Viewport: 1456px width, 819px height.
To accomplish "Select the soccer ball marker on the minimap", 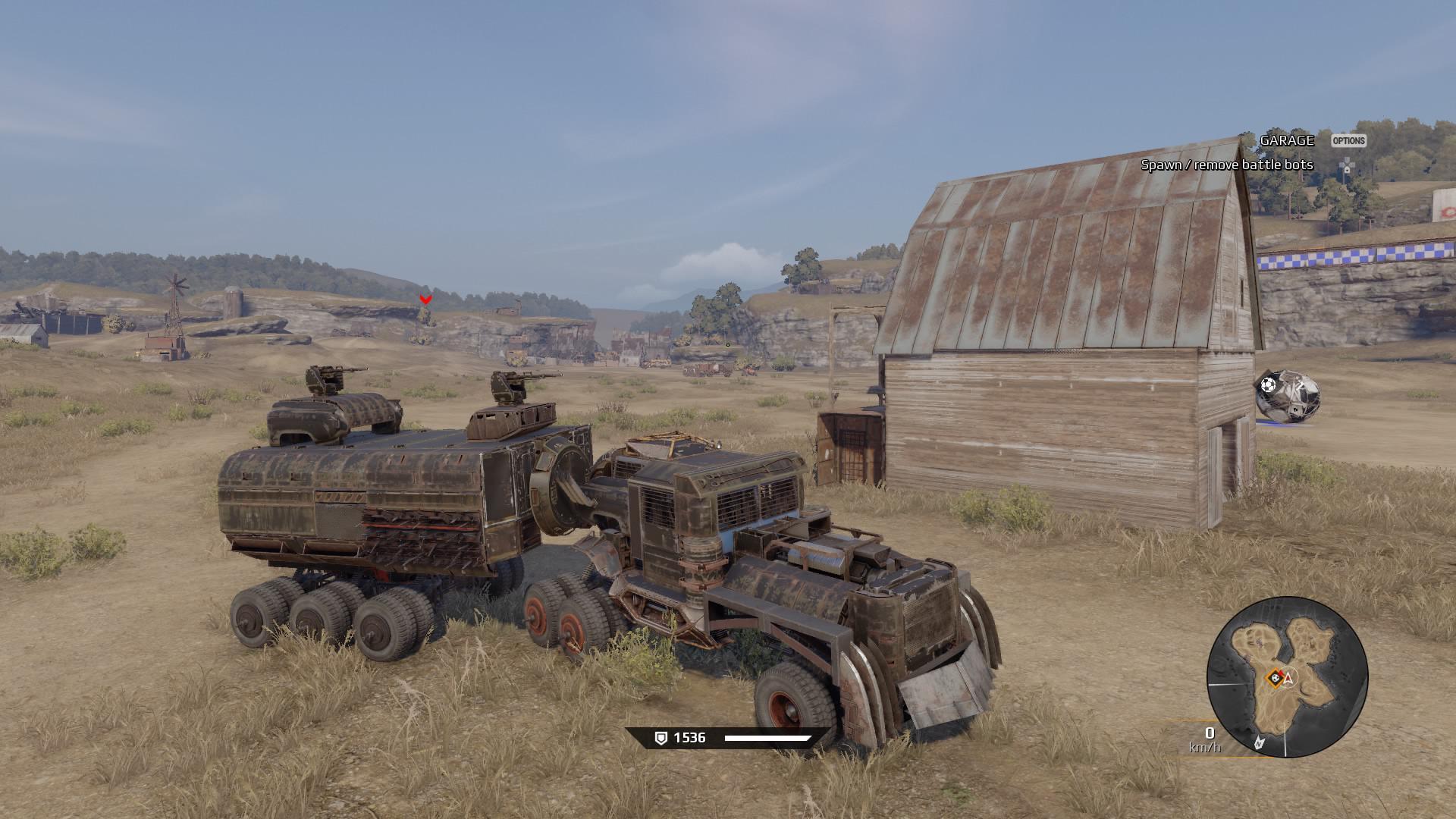I will pos(1276,677).
